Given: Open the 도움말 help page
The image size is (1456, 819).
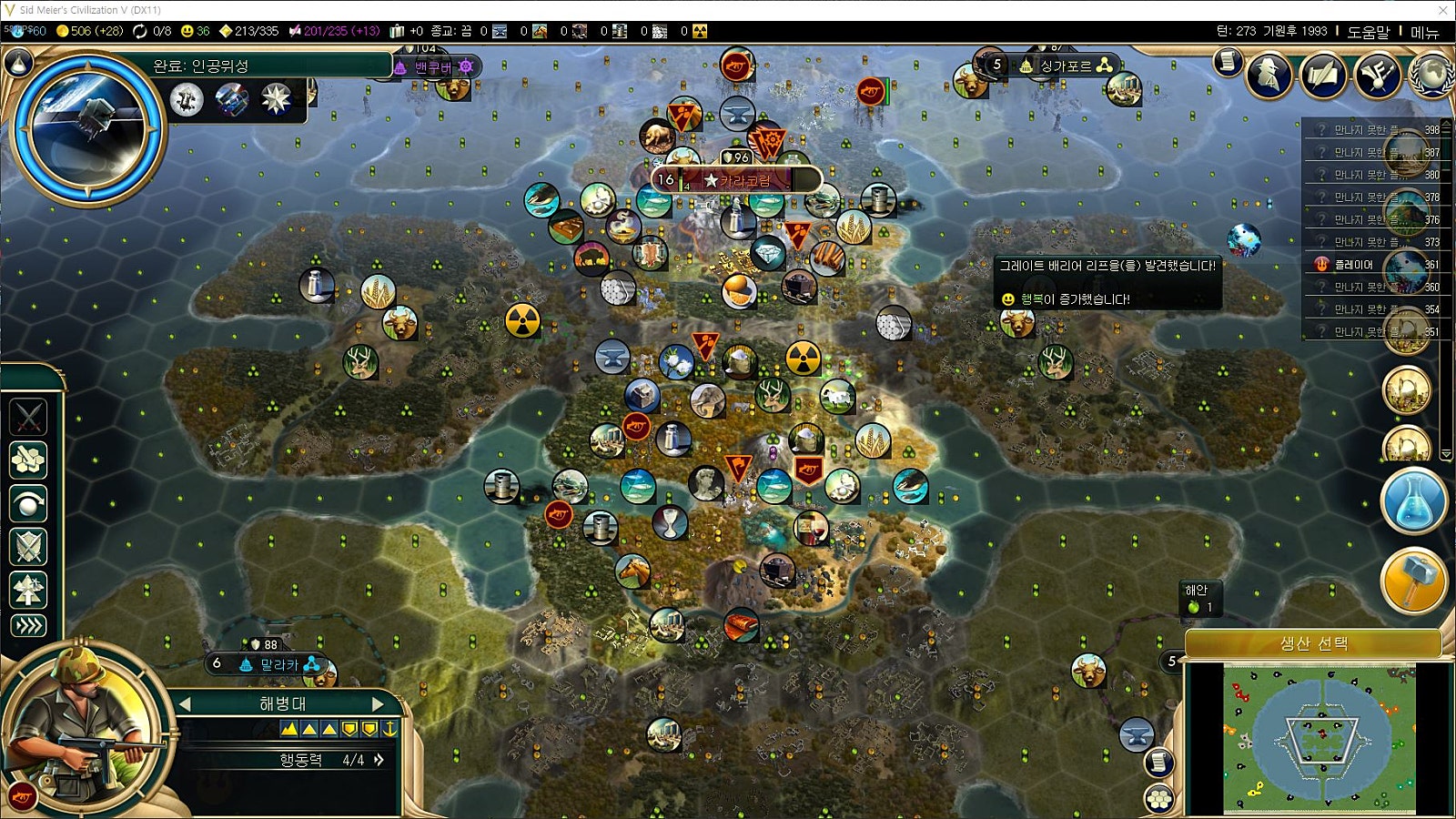Looking at the screenshot, I should (1368, 32).
